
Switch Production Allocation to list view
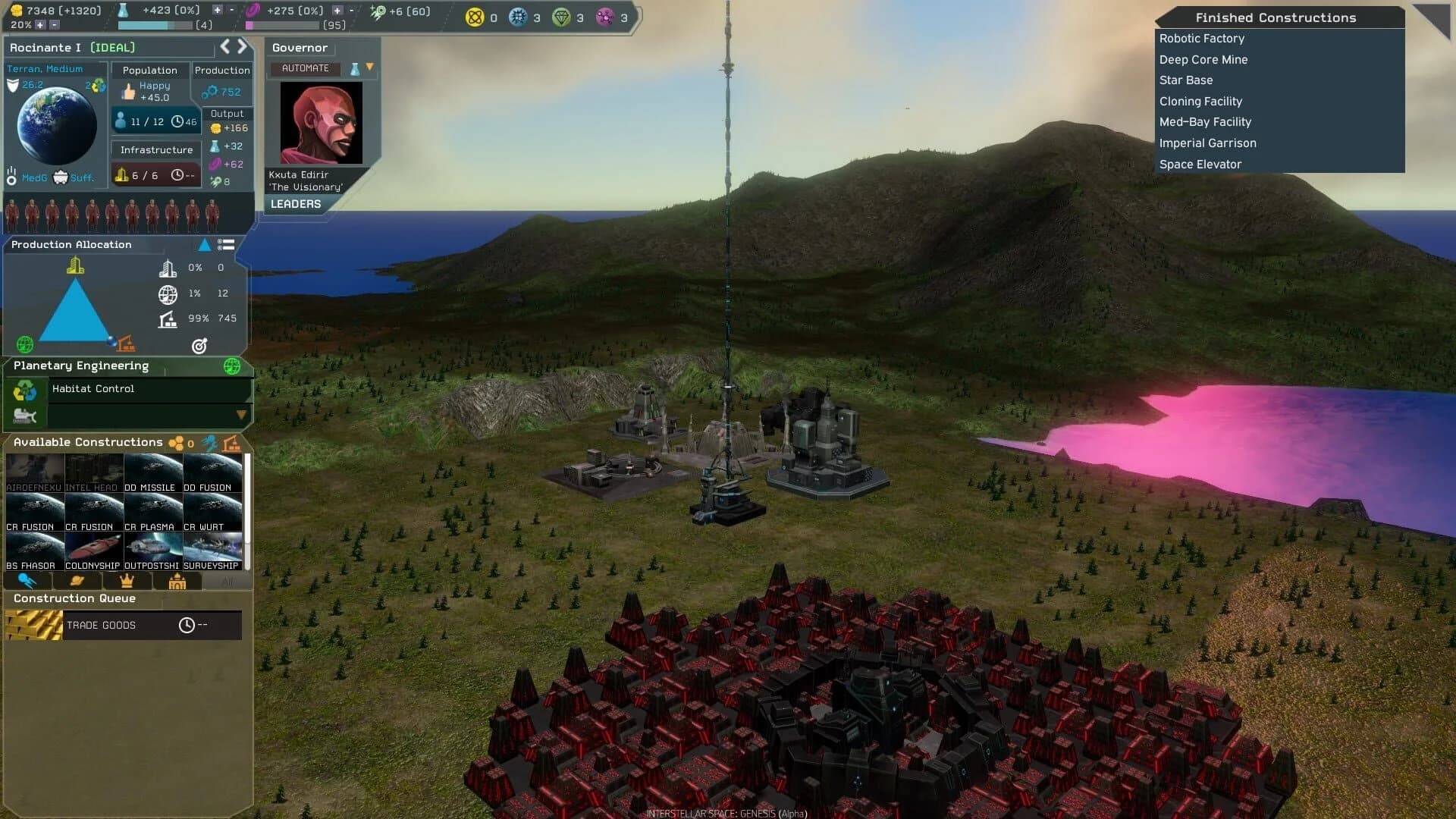point(227,245)
